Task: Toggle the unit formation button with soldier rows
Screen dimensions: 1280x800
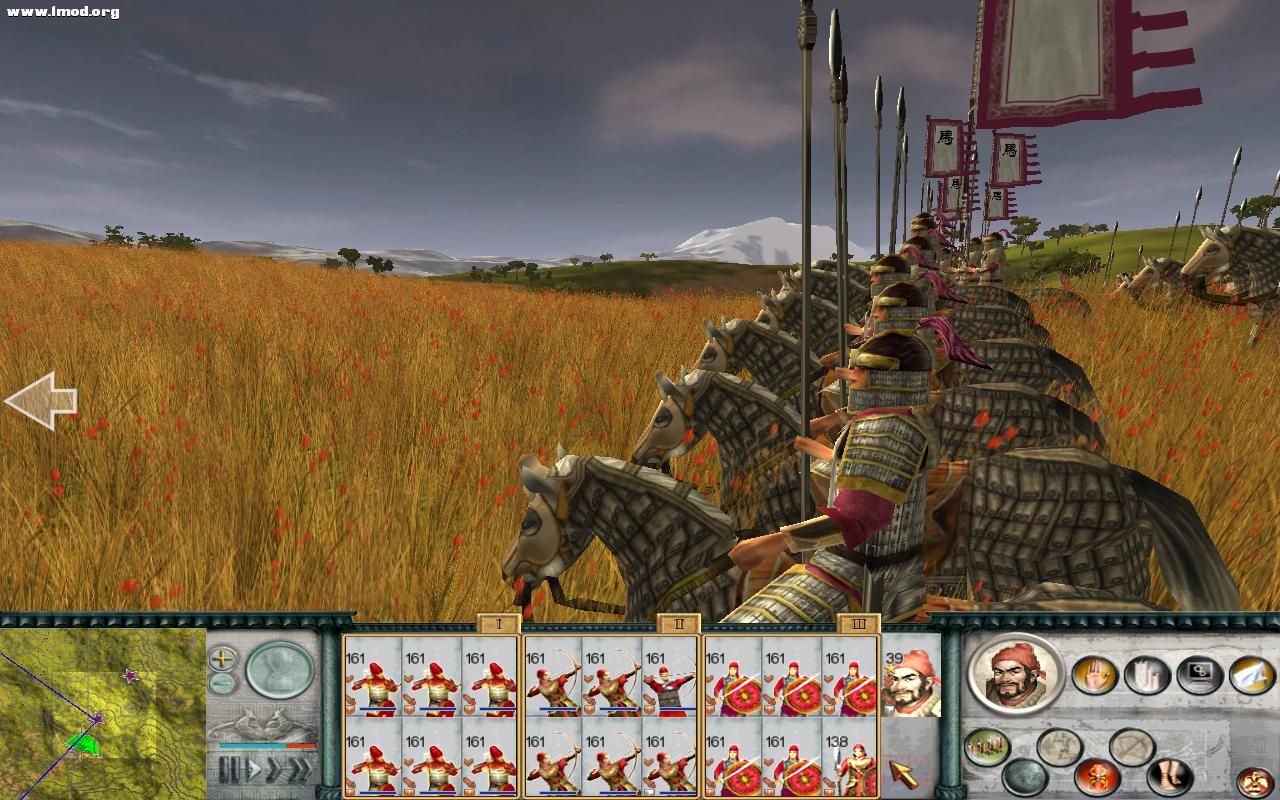Action: pyautogui.click(x=987, y=747)
